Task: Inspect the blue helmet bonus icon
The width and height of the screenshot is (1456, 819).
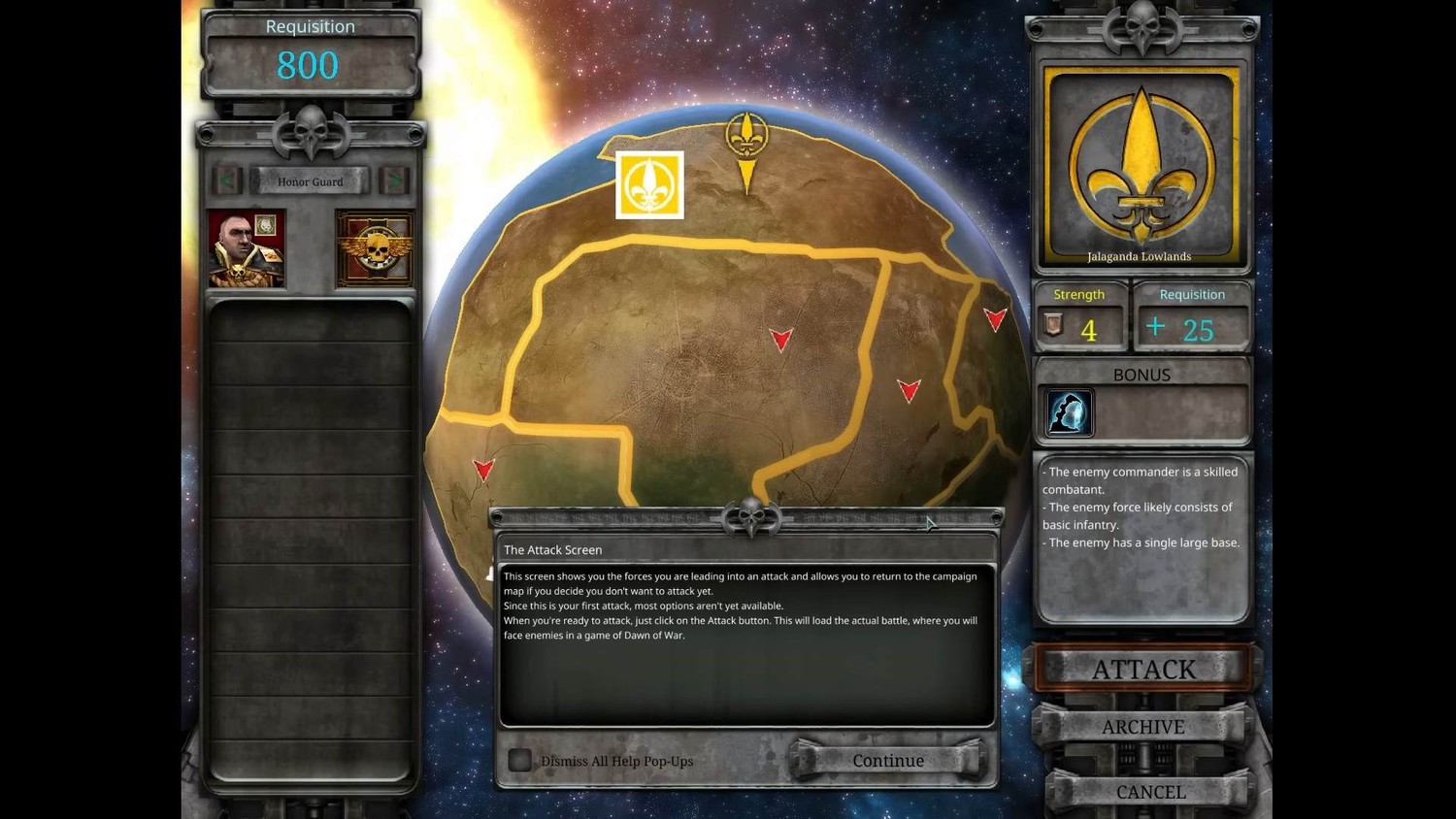Action: [x=1069, y=412]
